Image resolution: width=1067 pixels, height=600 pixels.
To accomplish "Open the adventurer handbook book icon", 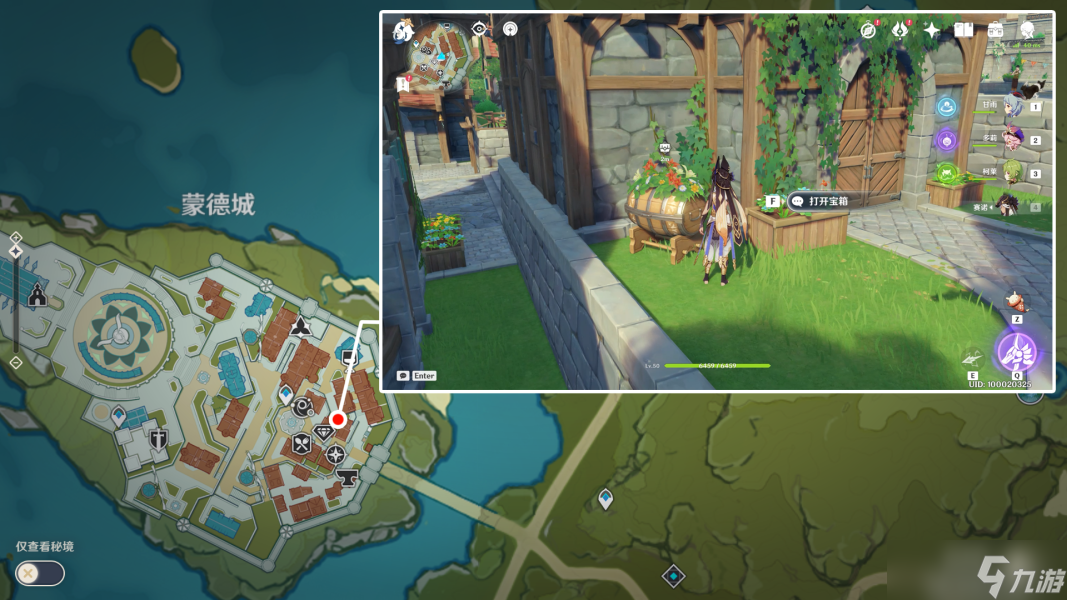I will coord(963,30).
